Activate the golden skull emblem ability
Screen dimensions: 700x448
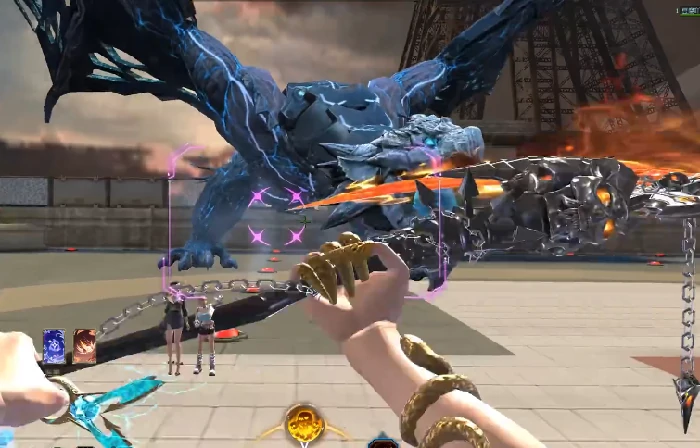[304, 424]
